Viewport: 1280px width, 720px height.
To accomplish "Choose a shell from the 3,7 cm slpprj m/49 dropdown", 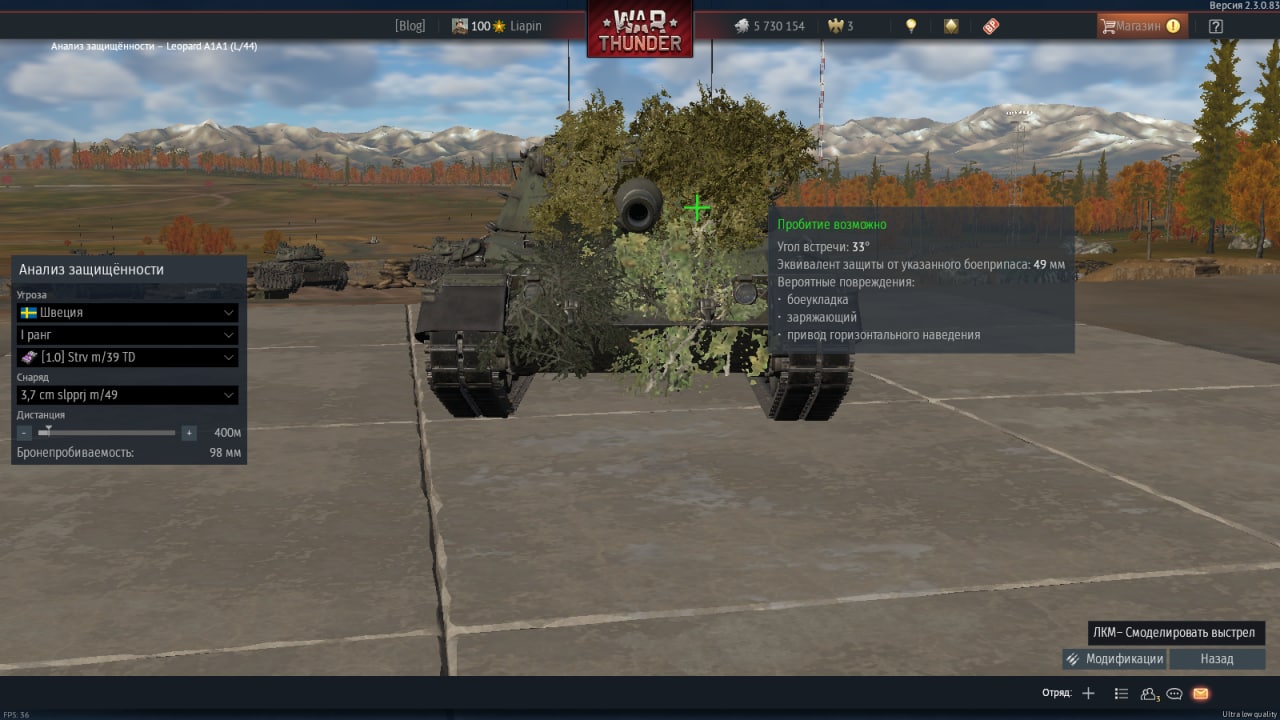I will pos(127,395).
